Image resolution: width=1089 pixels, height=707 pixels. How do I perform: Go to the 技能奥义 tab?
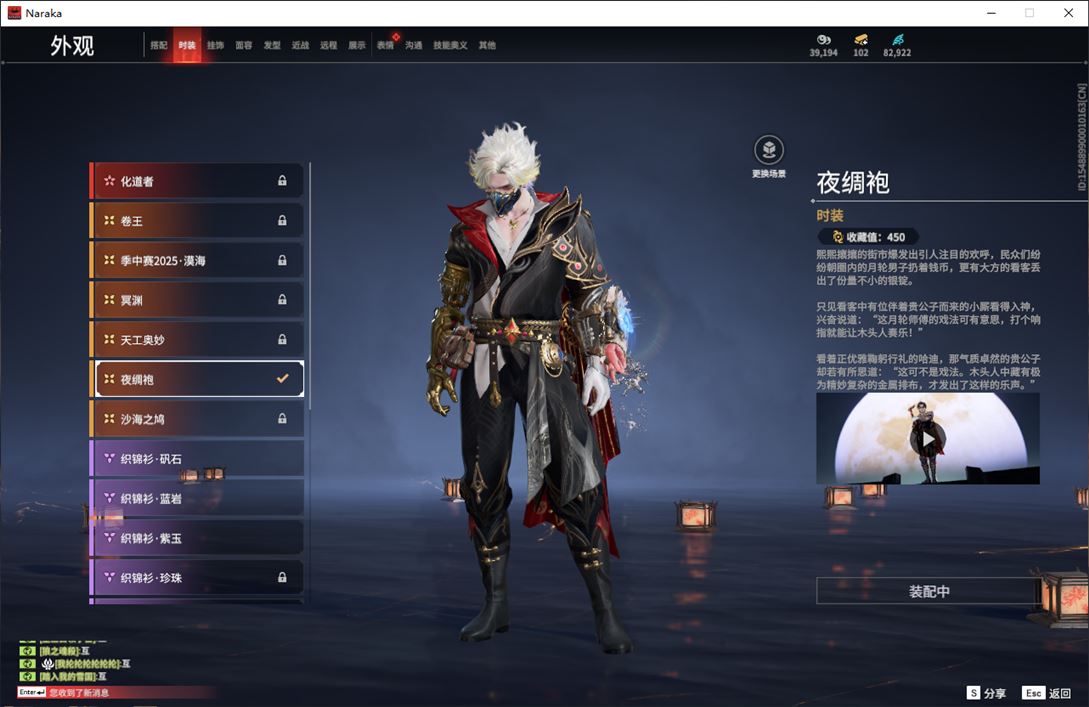pos(450,45)
